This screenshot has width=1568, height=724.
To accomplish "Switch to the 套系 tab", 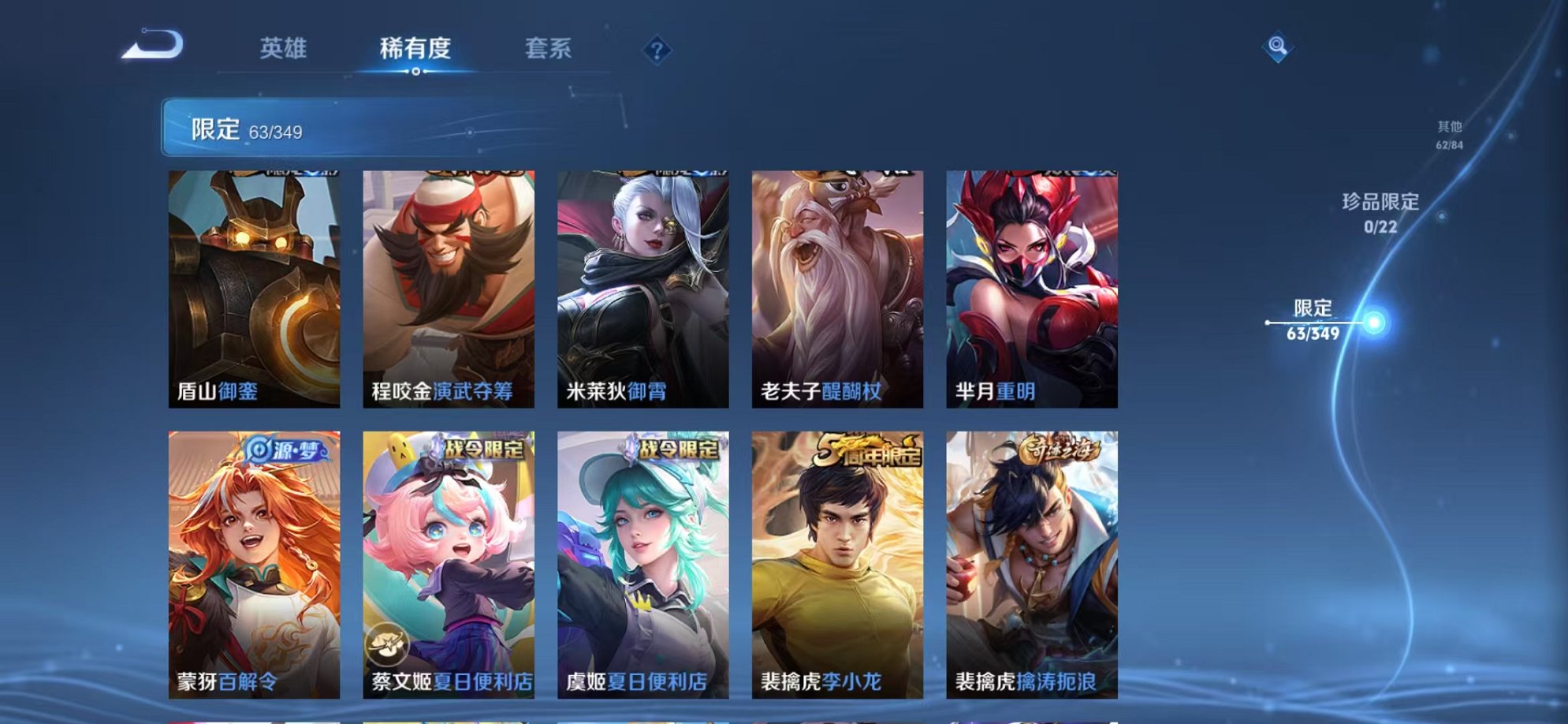I will (551, 48).
